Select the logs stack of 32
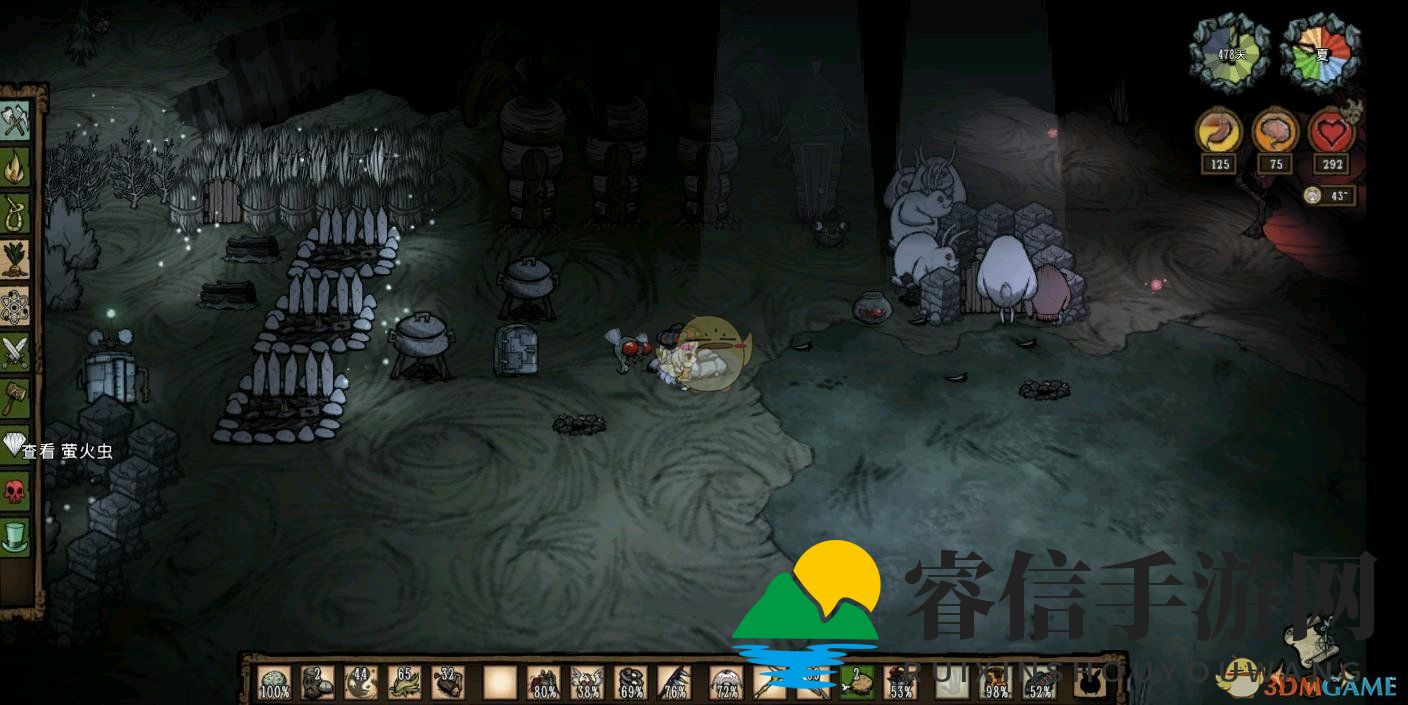 click(x=447, y=681)
